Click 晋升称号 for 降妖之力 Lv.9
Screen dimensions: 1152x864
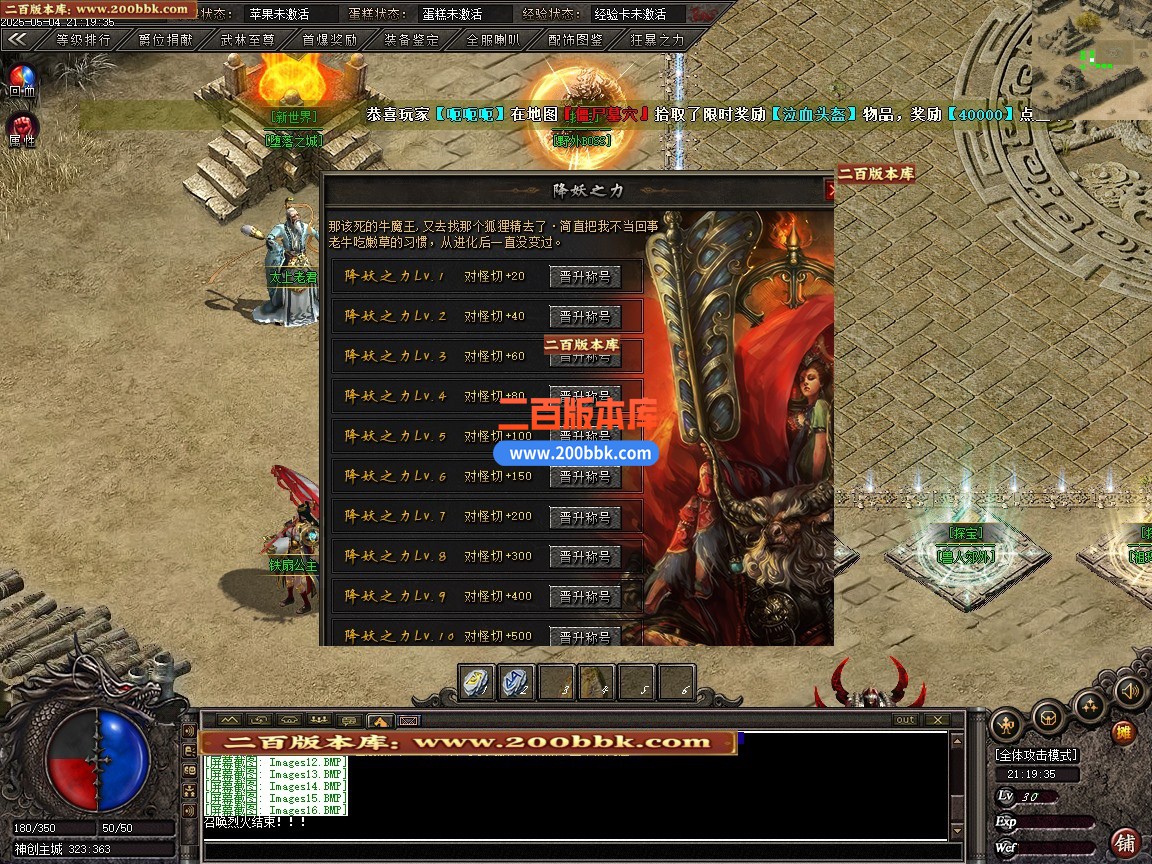[x=585, y=597]
